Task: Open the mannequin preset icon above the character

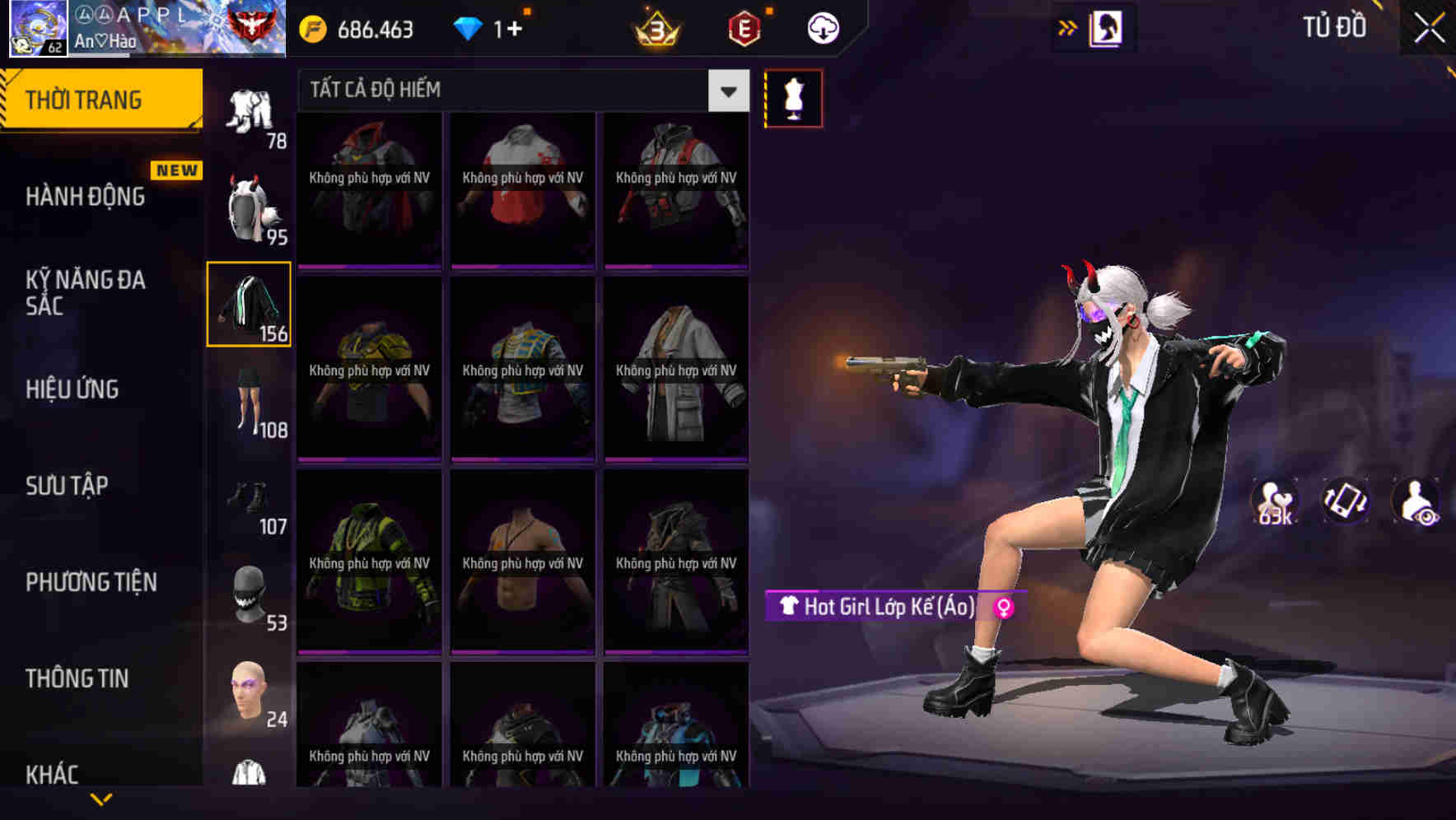Action: point(793,97)
